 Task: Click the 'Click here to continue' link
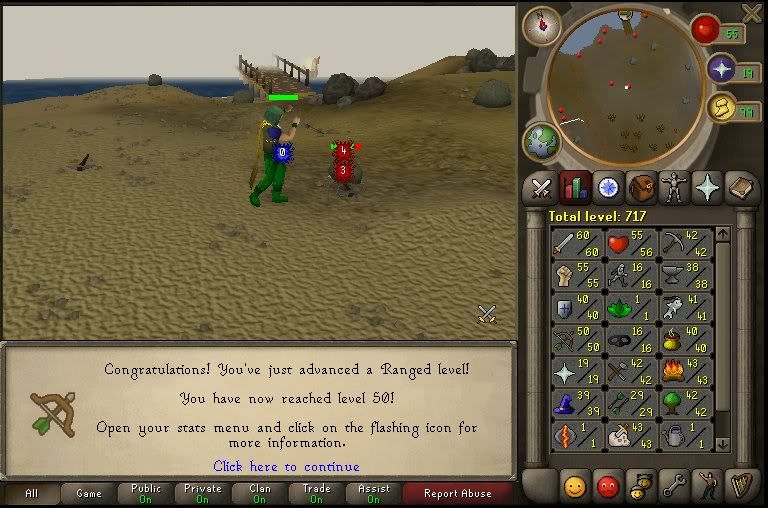pyautogui.click(x=286, y=466)
